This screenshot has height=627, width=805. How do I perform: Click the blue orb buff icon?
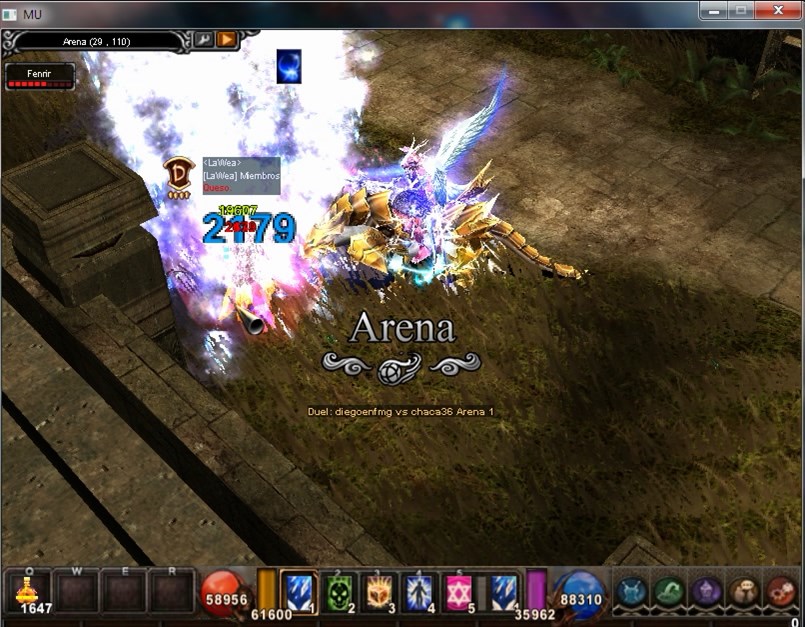[289, 67]
